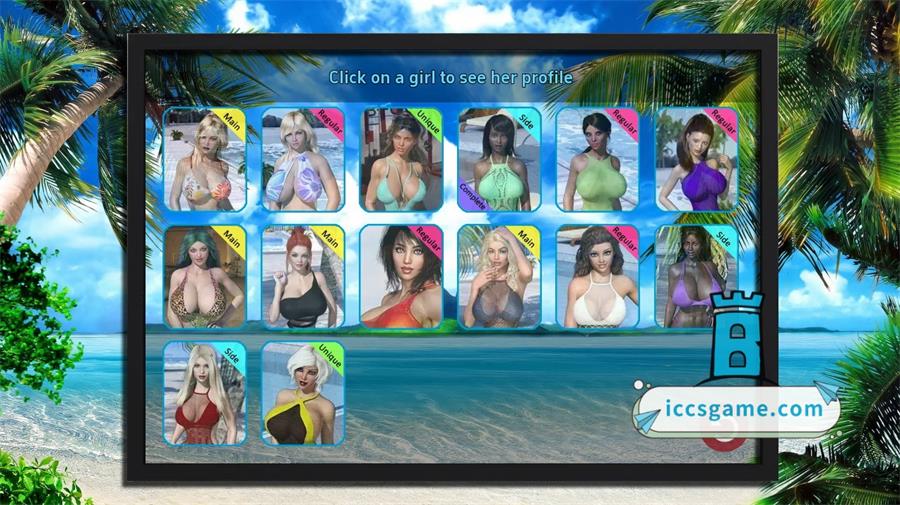This screenshot has width=900, height=505.
Task: Open the blonde girl in the blue-white top's profile
Action: 303,160
